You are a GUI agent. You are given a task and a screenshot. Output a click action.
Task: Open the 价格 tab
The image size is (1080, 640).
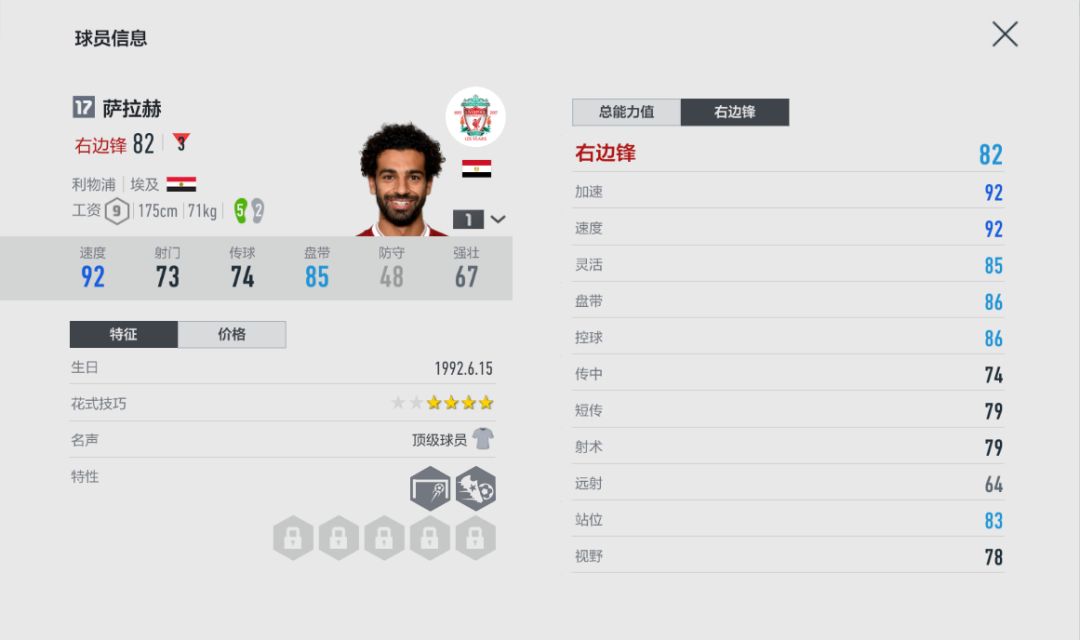(x=232, y=334)
